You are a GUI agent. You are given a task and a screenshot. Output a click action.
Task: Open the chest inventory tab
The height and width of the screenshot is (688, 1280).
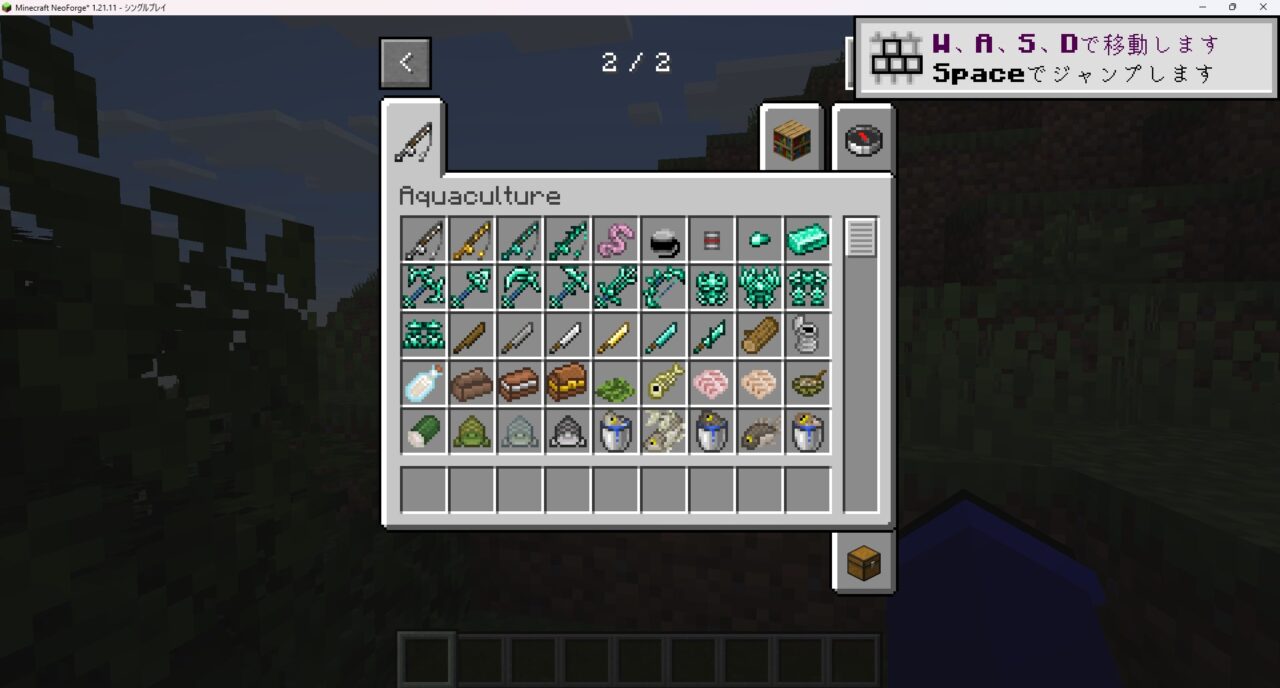coord(863,563)
